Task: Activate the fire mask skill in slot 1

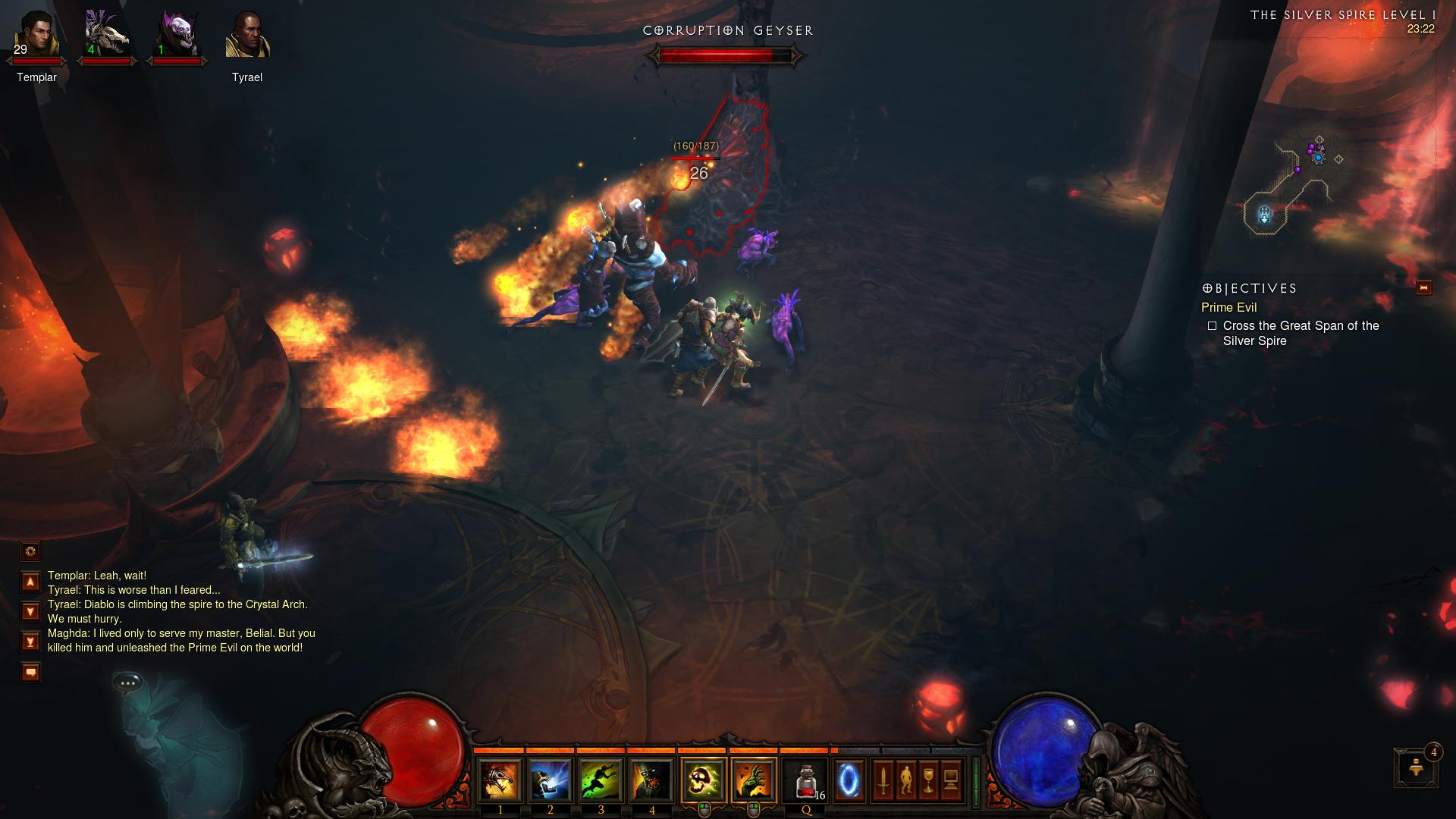Action: click(500, 780)
